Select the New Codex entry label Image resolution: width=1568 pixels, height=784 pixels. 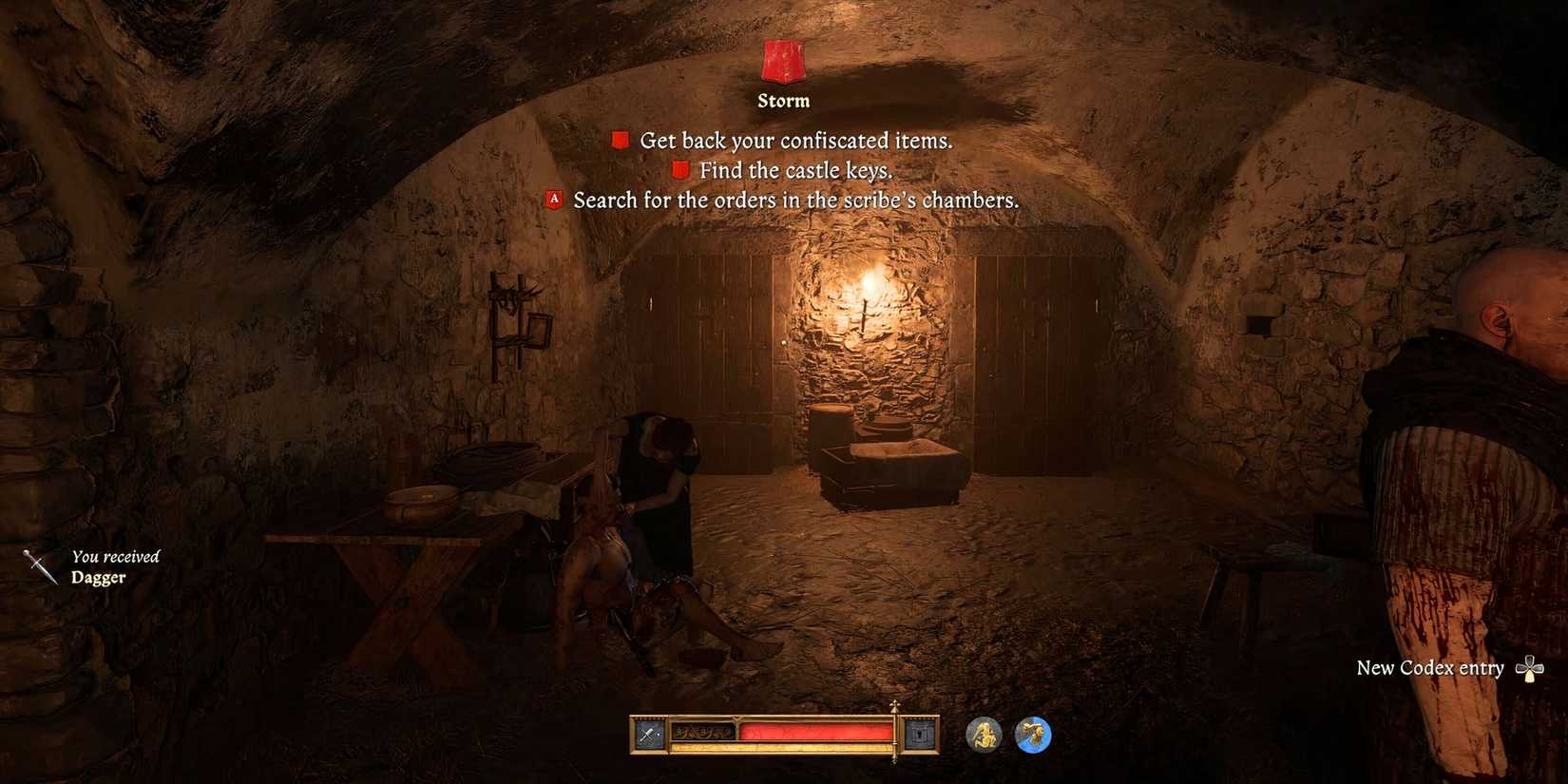point(1427,668)
